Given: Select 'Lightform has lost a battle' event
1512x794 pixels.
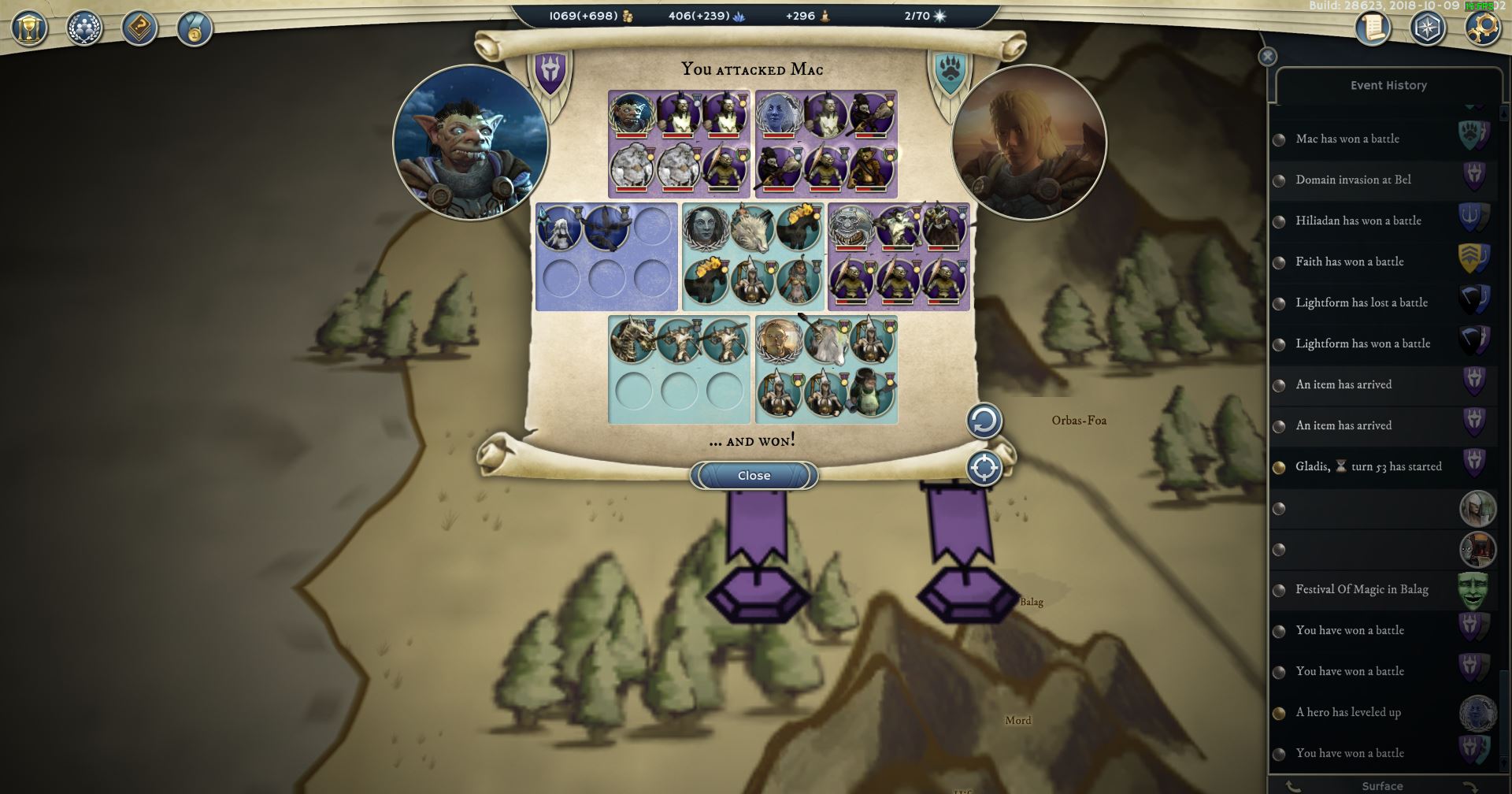Looking at the screenshot, I should [1362, 302].
